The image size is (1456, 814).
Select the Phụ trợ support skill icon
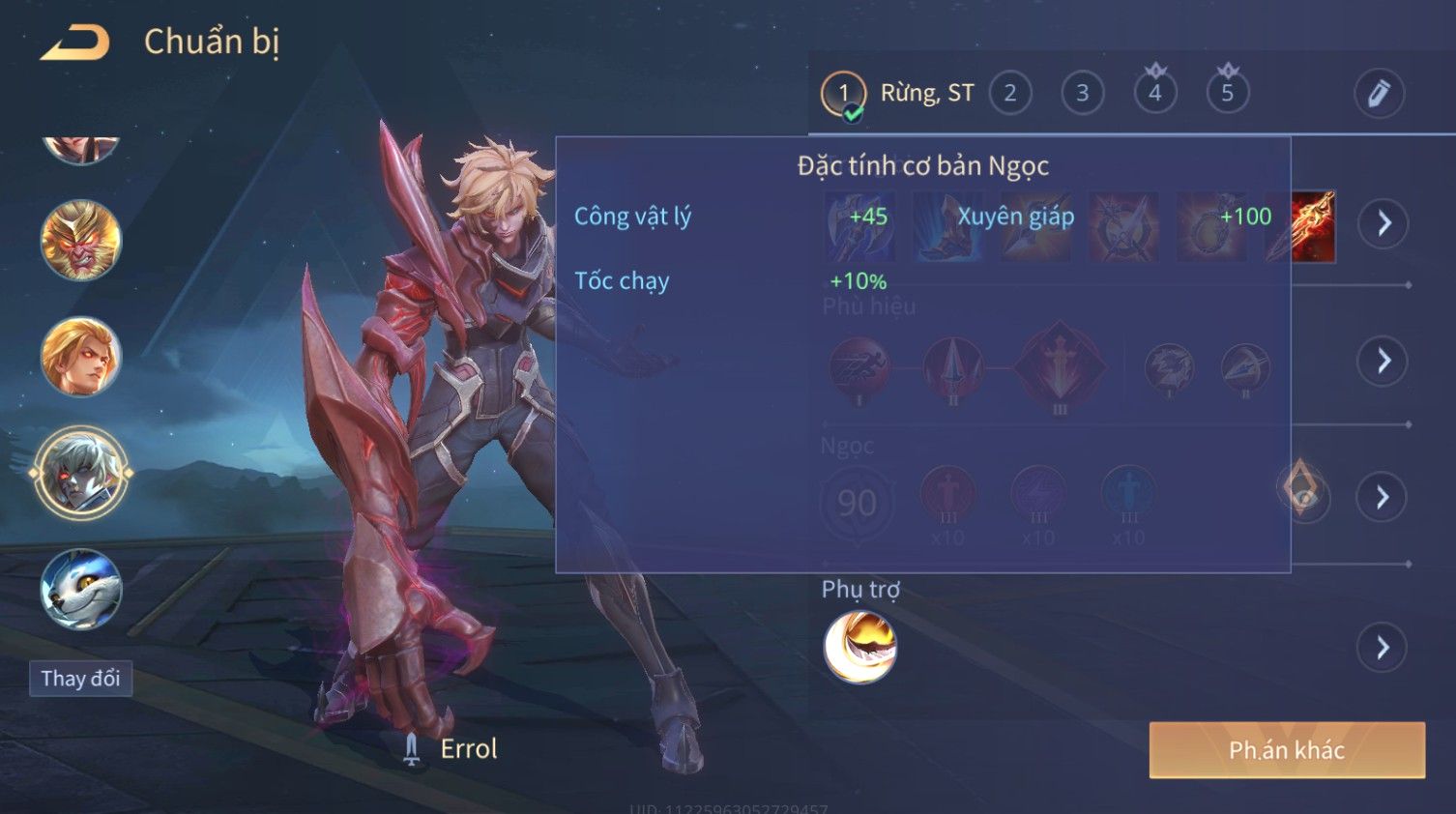pyautogui.click(x=859, y=647)
